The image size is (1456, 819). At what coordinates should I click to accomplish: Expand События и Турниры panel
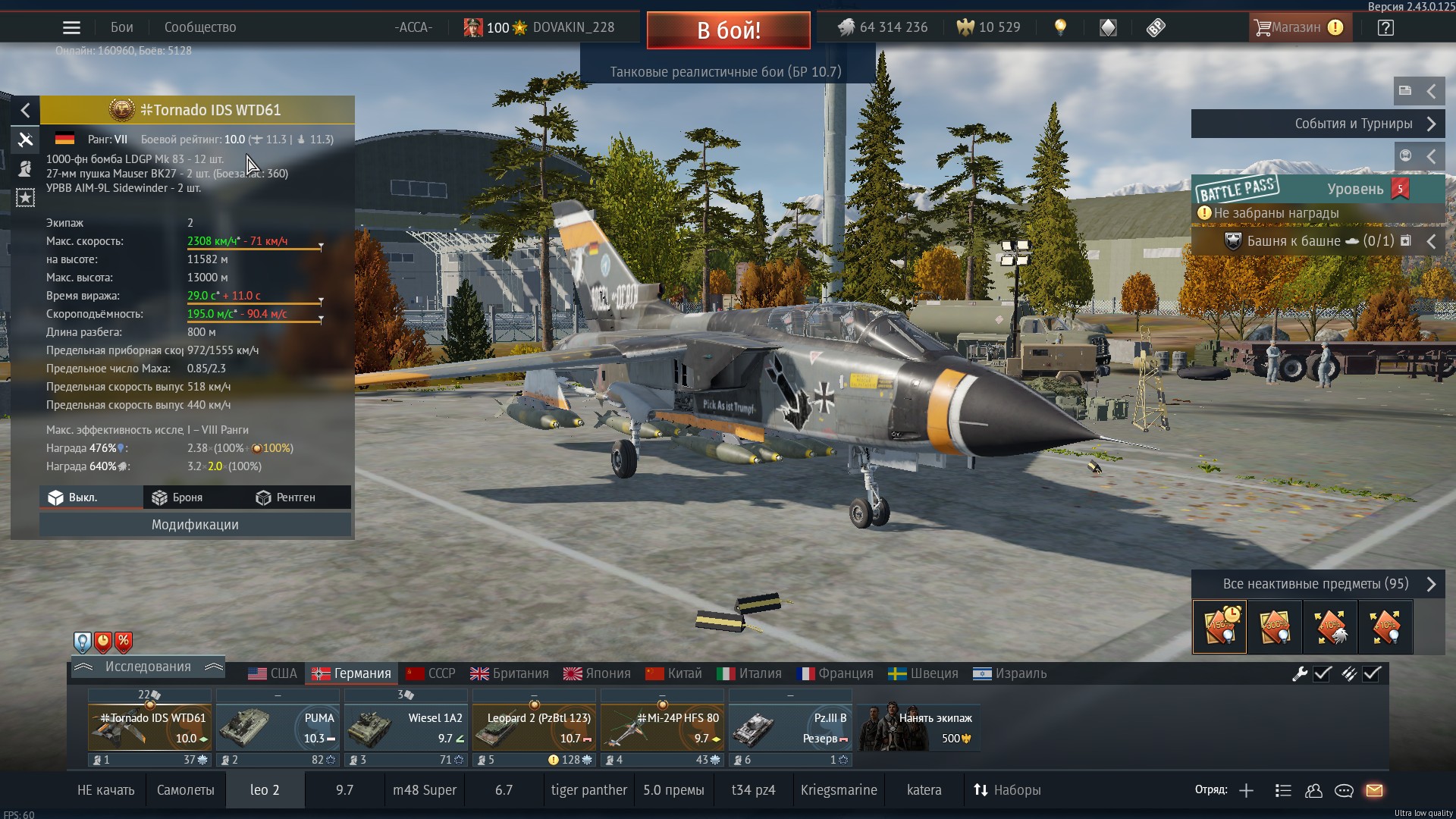tap(1317, 124)
